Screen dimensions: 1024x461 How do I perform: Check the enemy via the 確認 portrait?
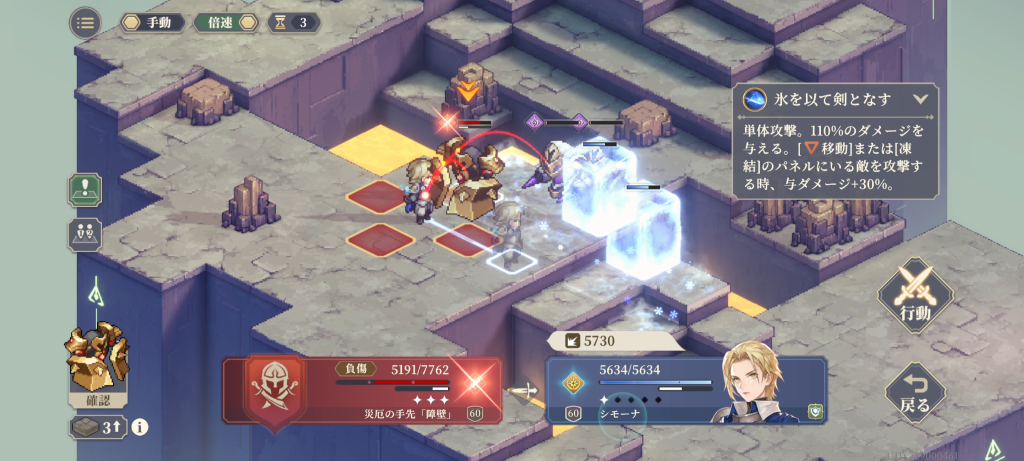pyautogui.click(x=97, y=367)
